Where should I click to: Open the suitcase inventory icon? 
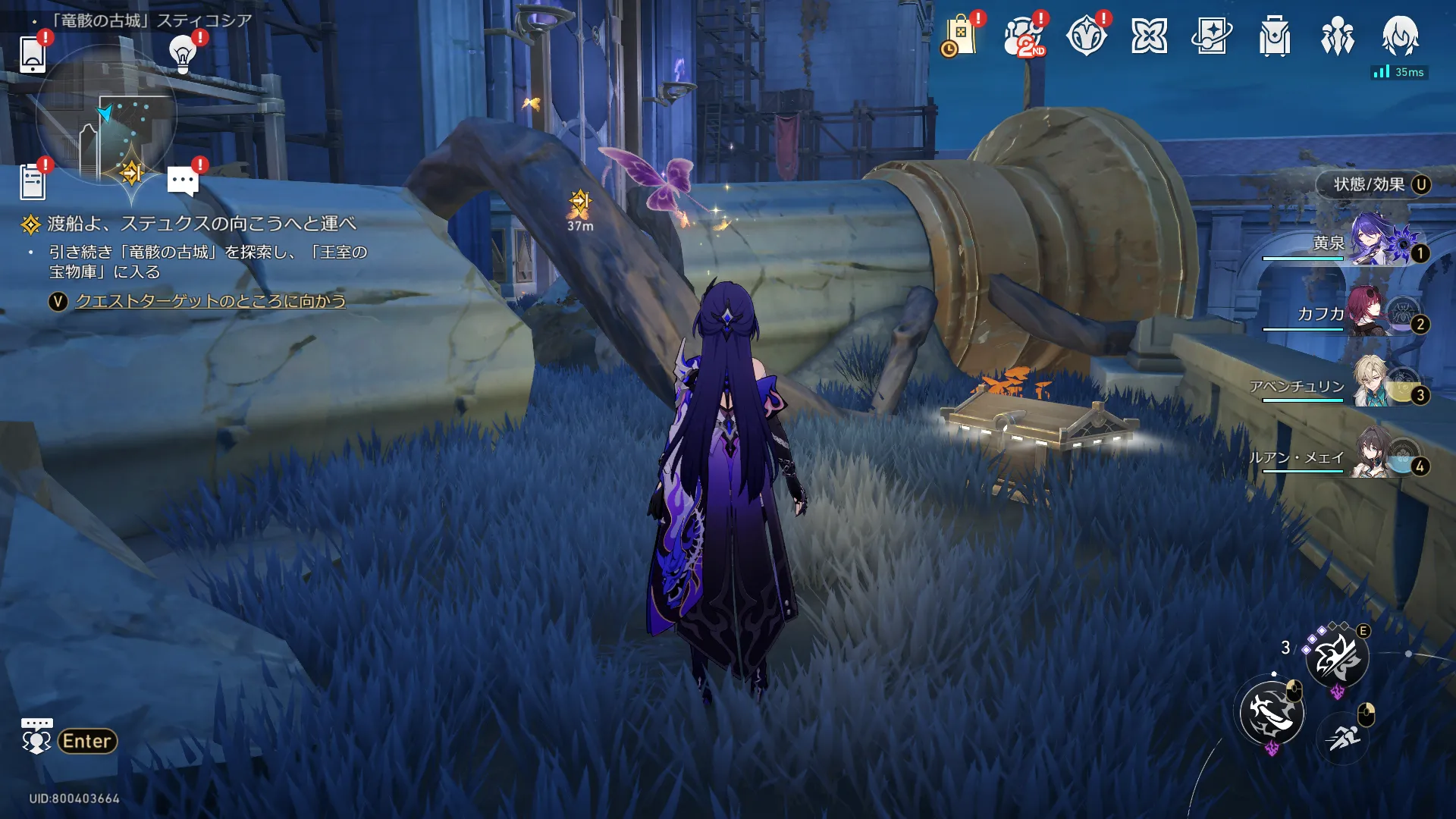1275,36
